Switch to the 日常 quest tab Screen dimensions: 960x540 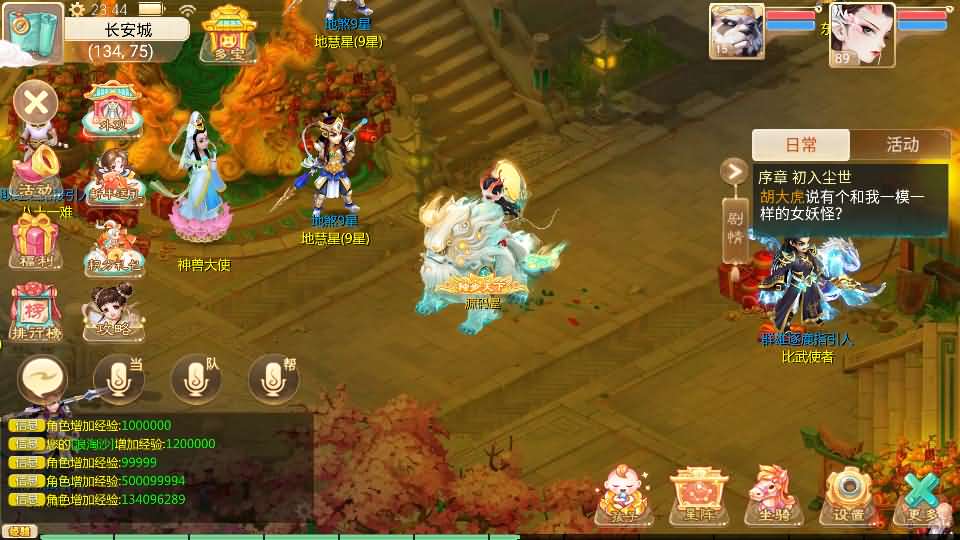800,145
